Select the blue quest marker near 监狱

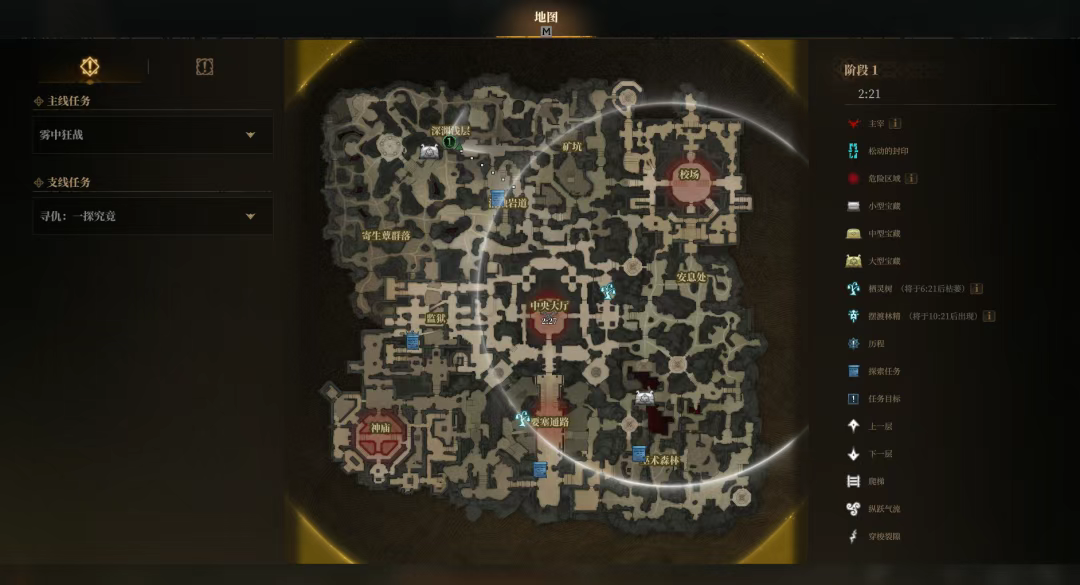[x=413, y=341]
